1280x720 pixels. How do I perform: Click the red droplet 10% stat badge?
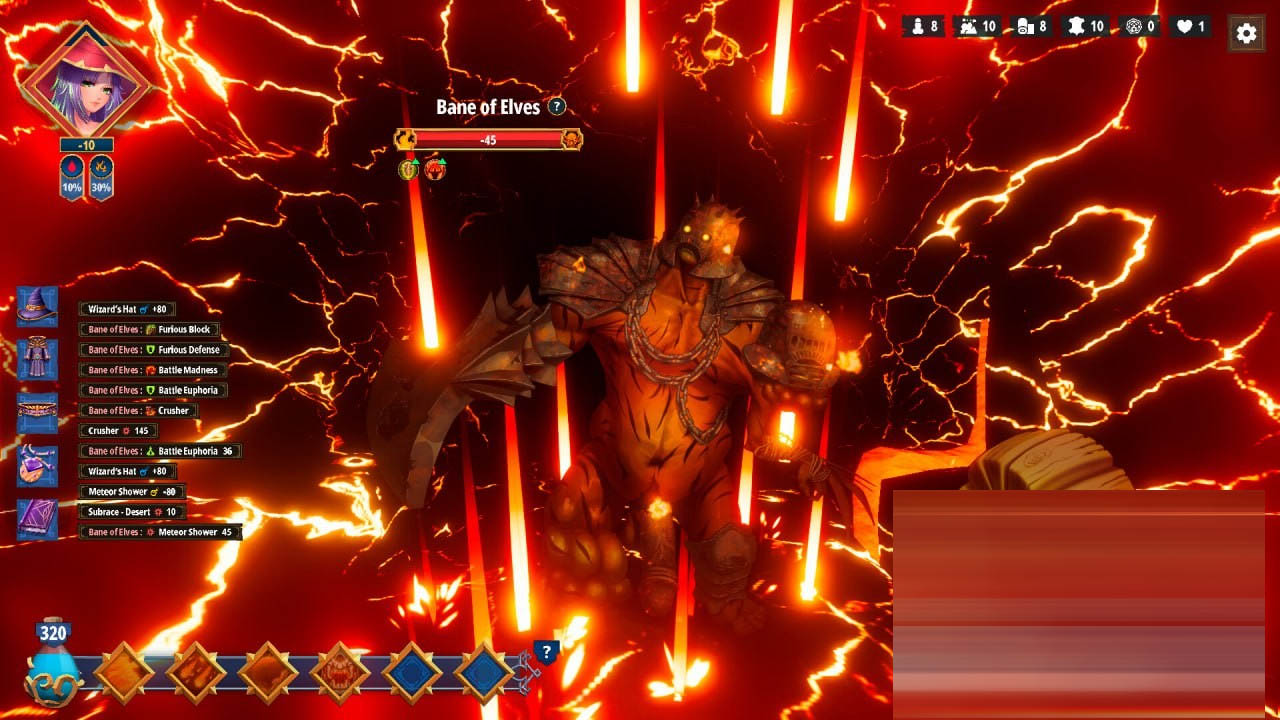click(x=72, y=178)
